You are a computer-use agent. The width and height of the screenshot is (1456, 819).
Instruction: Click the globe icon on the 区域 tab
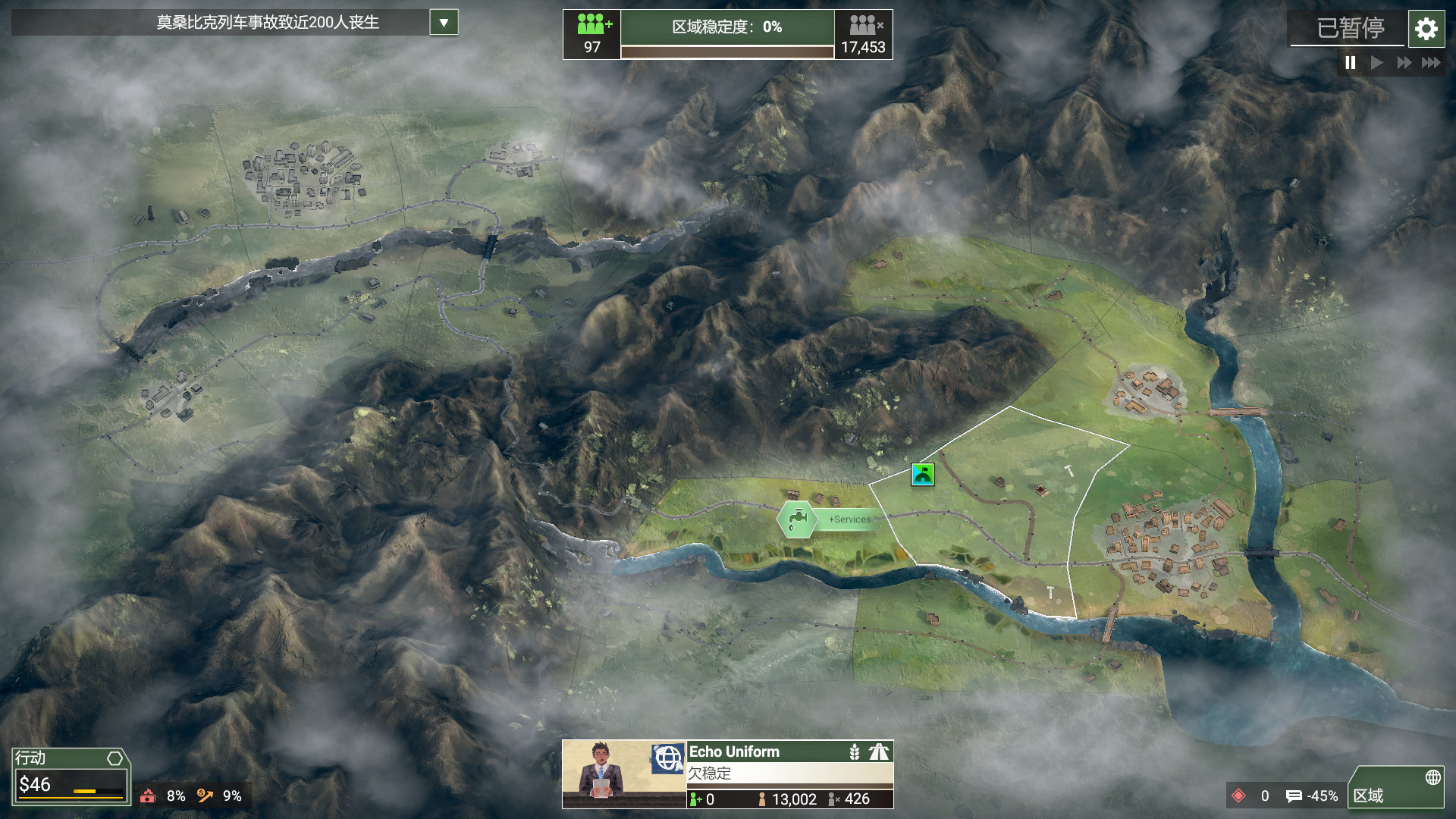[x=1434, y=777]
